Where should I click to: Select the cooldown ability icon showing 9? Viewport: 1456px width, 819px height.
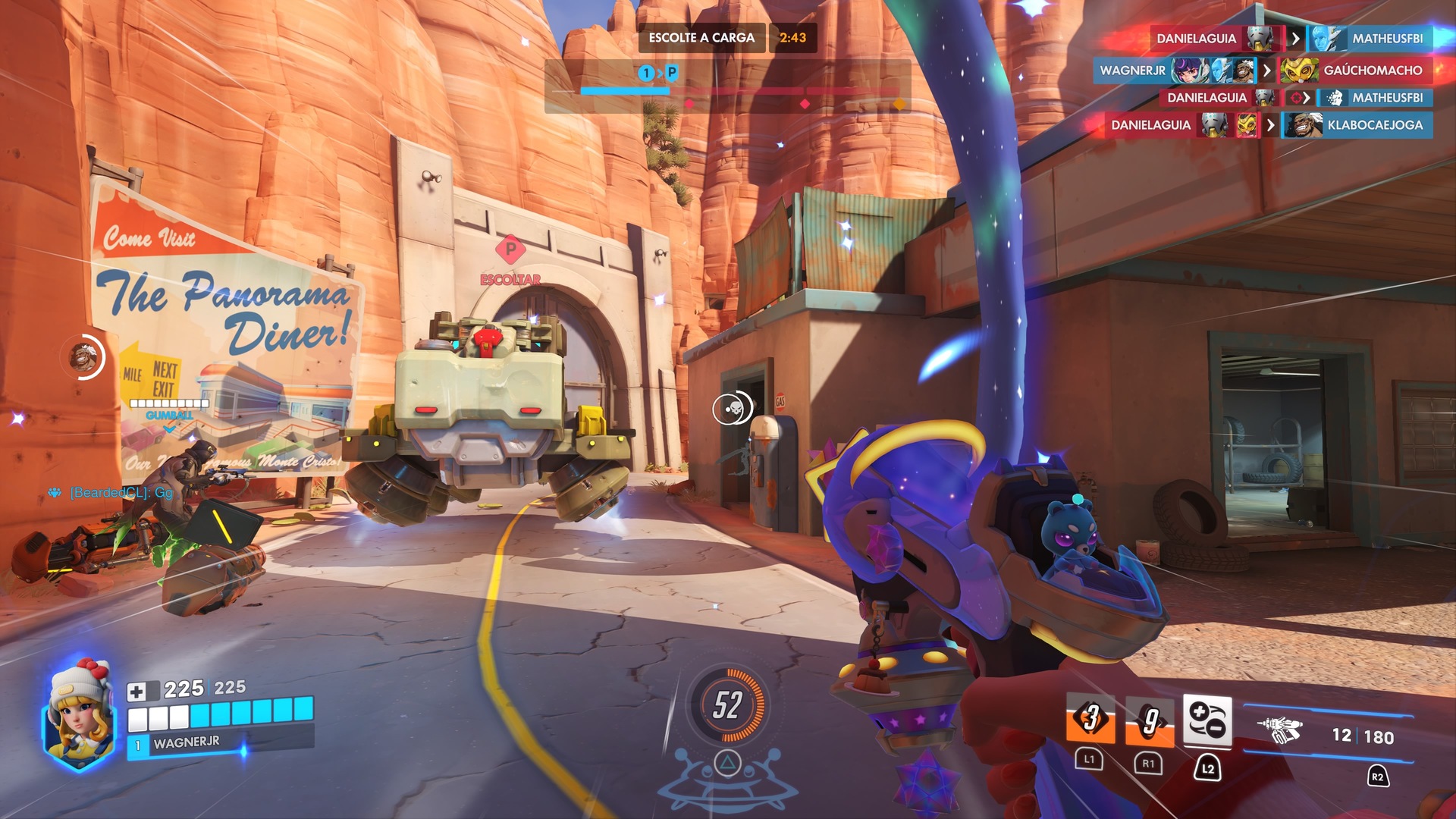pos(1150,720)
